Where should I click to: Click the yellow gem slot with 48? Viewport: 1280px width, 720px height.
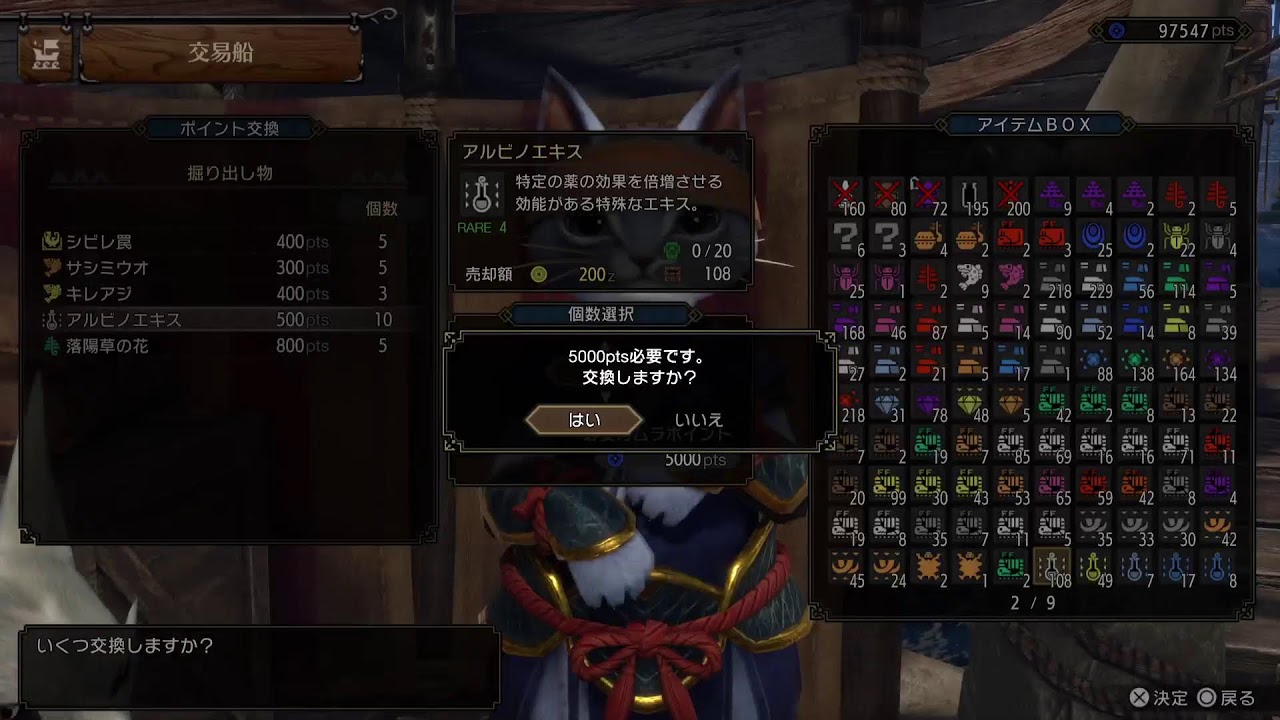click(969, 402)
